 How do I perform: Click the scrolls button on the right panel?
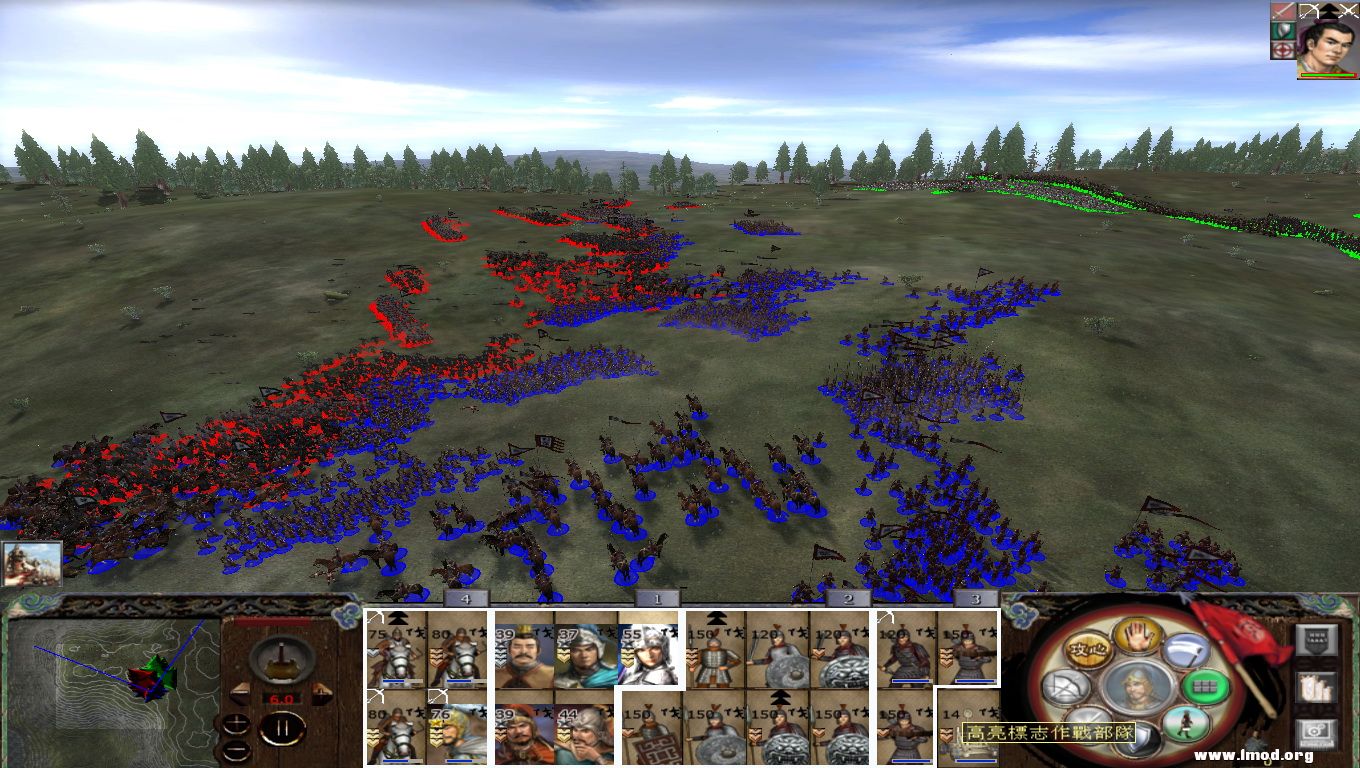[x=1315, y=690]
